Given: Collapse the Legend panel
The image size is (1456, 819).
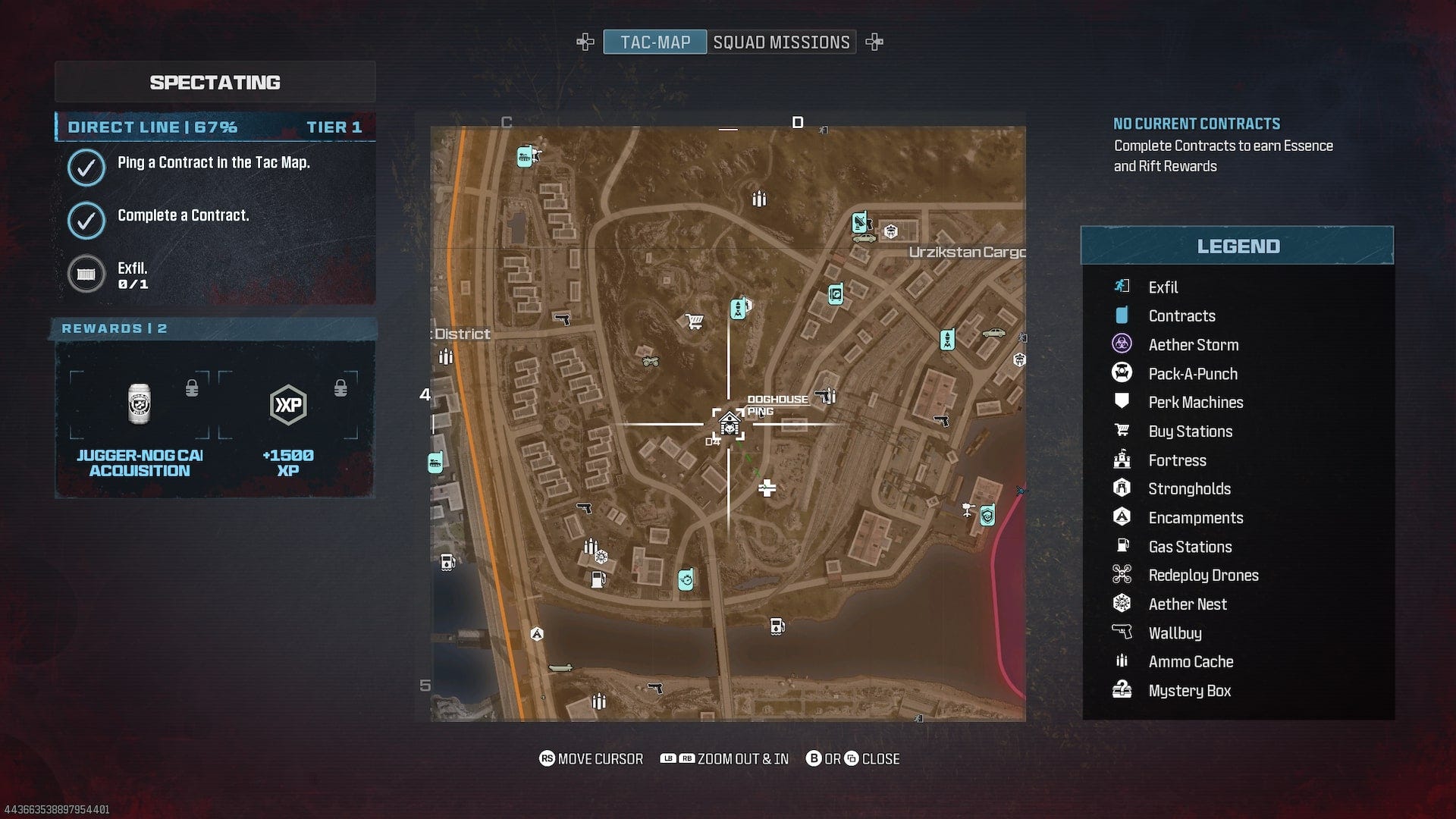Looking at the screenshot, I should click(1238, 245).
